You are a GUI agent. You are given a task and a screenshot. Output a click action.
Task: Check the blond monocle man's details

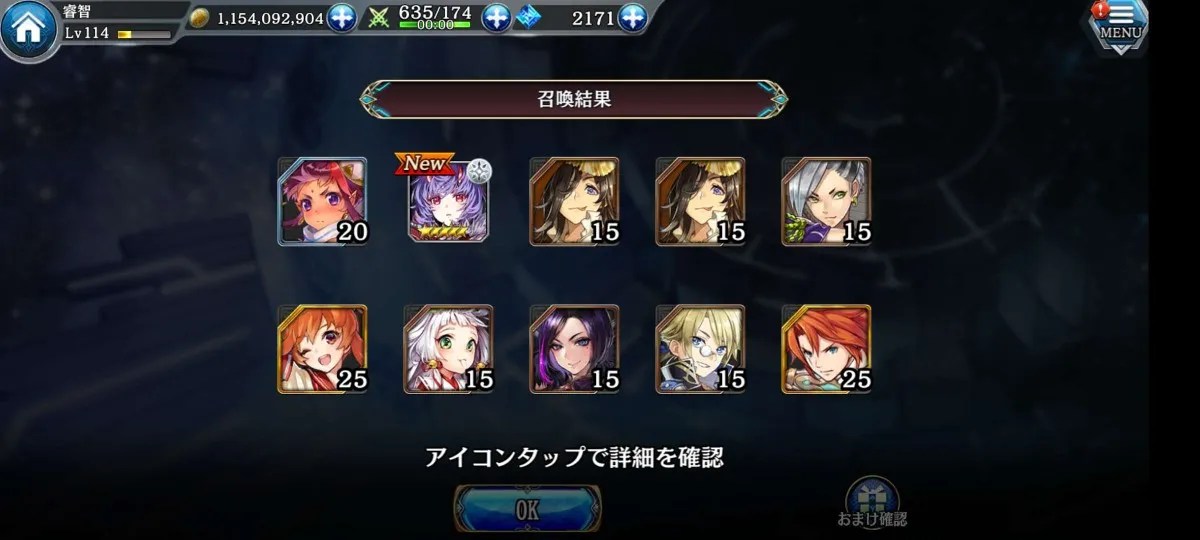pos(700,349)
